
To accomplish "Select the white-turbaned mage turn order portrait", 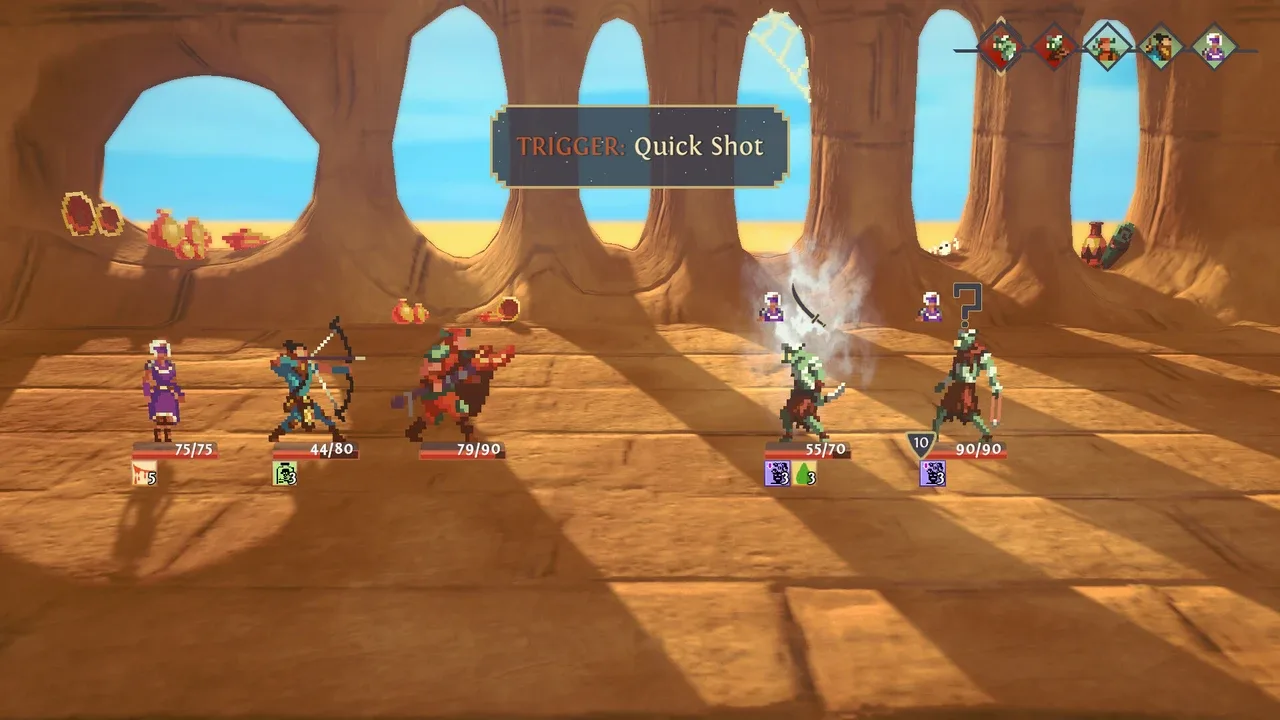I will [x=1214, y=46].
